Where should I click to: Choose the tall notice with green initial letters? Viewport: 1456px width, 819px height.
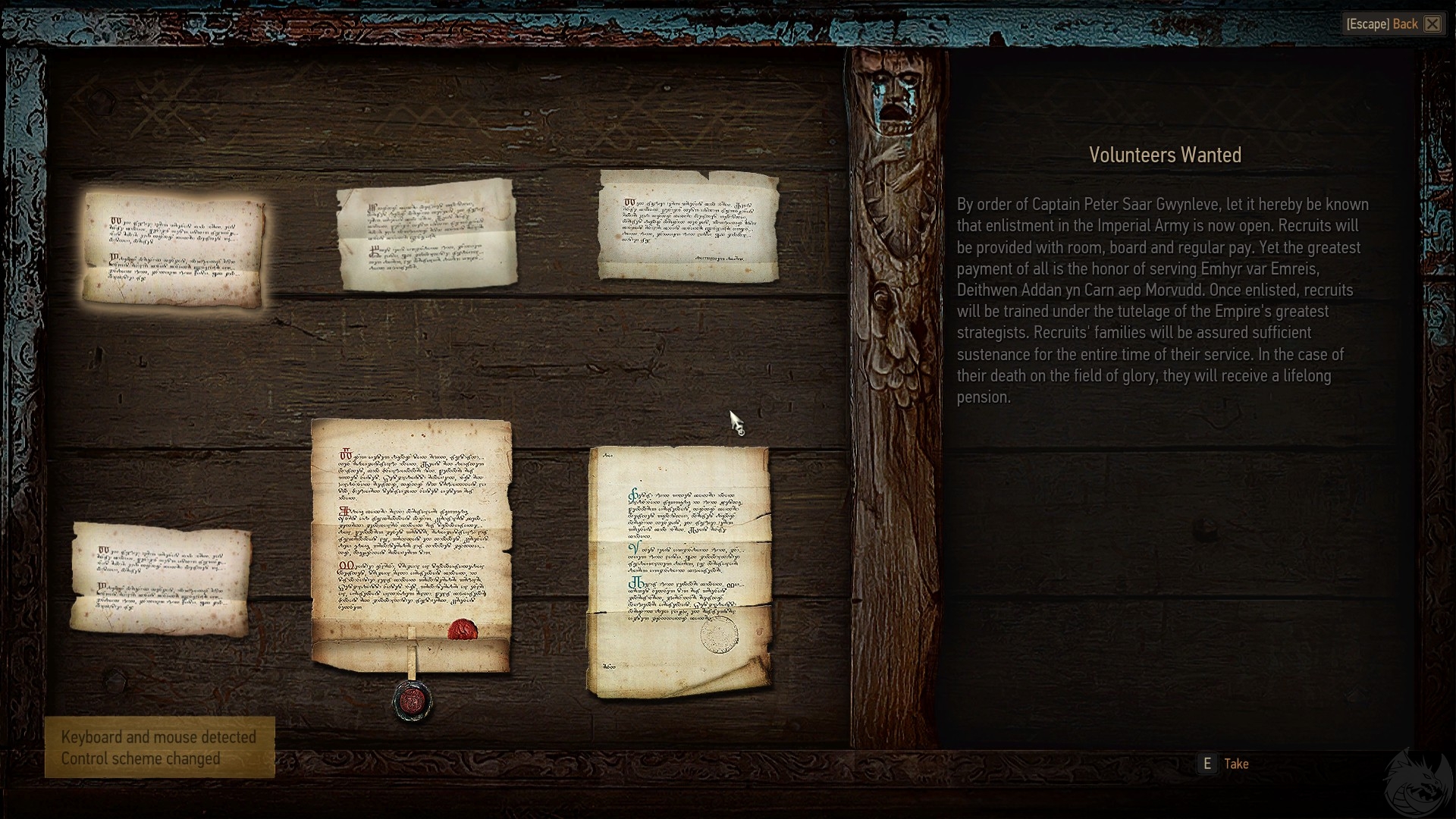click(679, 572)
